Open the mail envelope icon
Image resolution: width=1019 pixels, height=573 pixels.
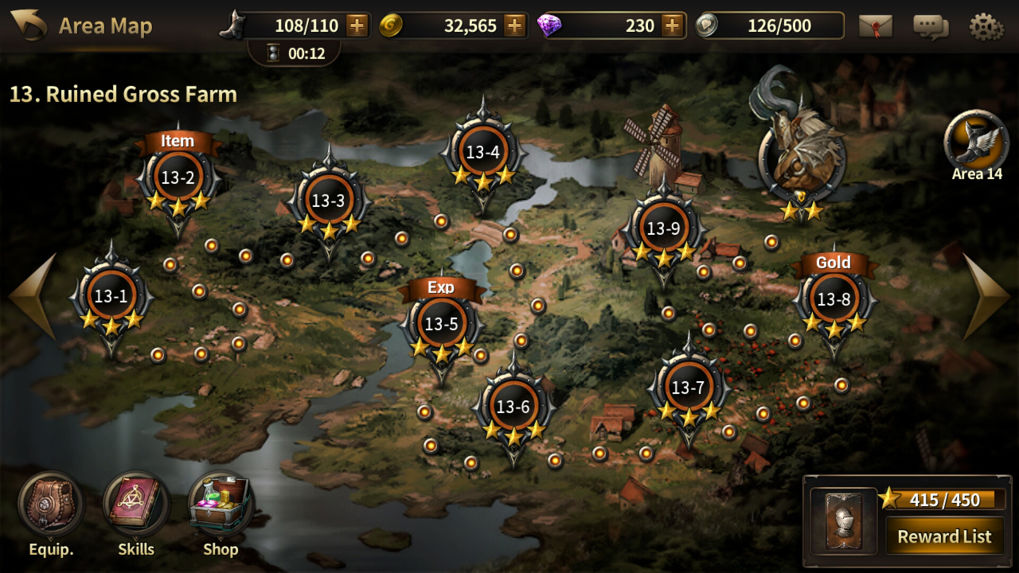tap(875, 26)
